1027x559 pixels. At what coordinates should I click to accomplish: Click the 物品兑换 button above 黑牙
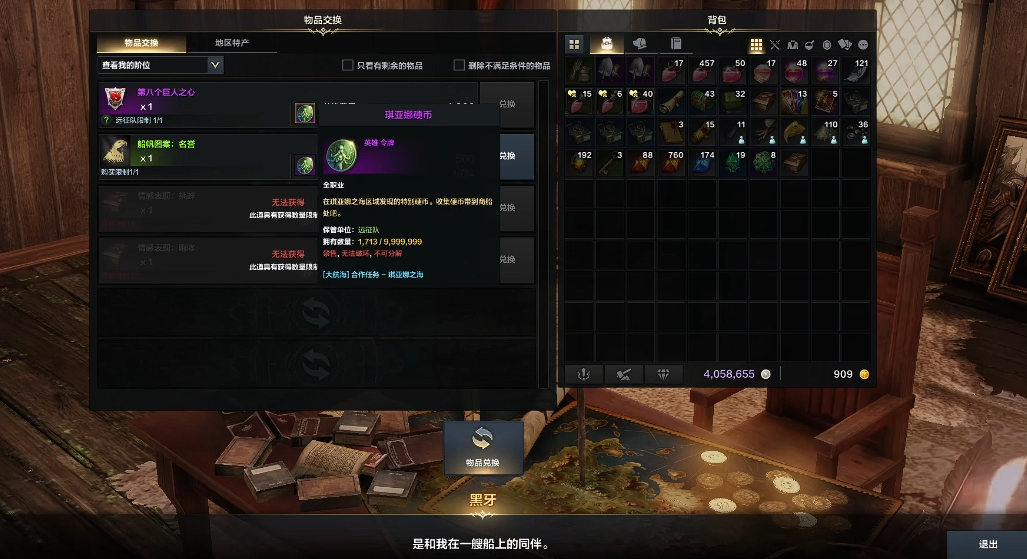pos(483,447)
